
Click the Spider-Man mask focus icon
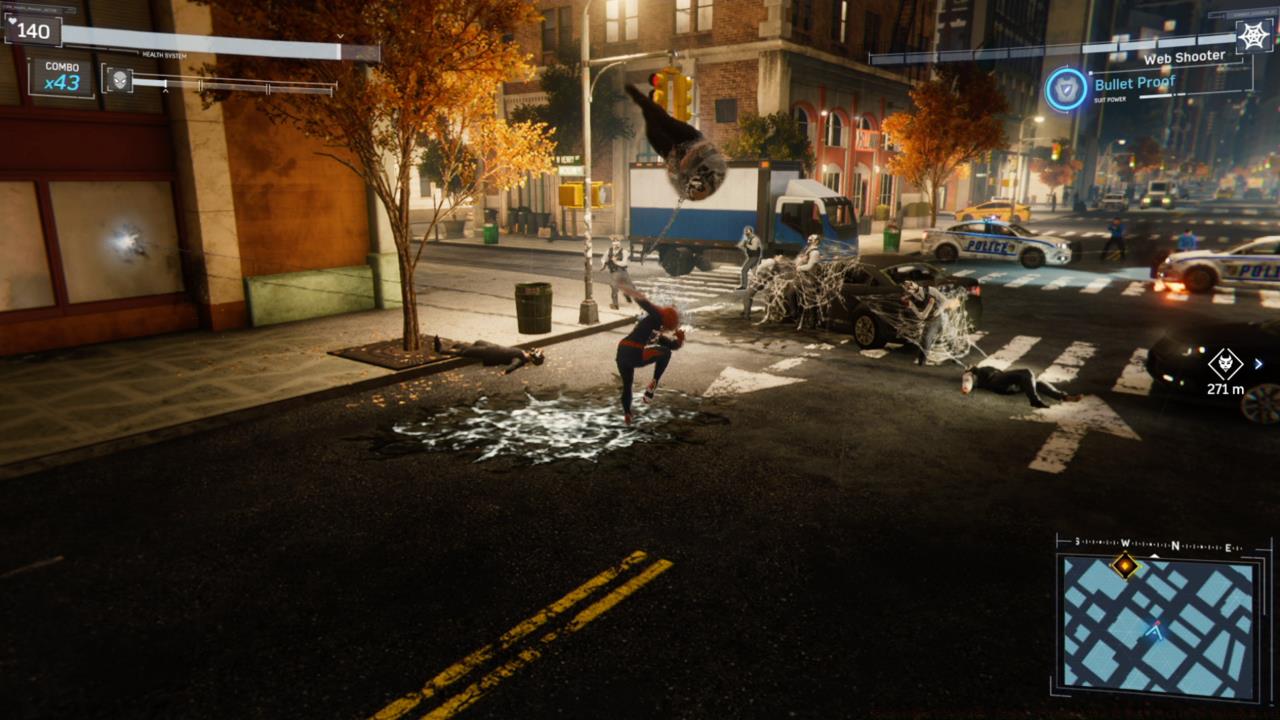(119, 80)
